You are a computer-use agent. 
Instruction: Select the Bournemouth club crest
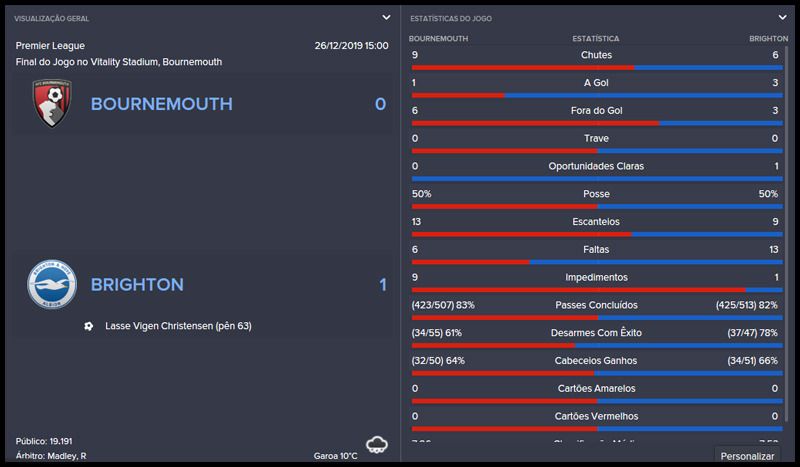pos(52,104)
